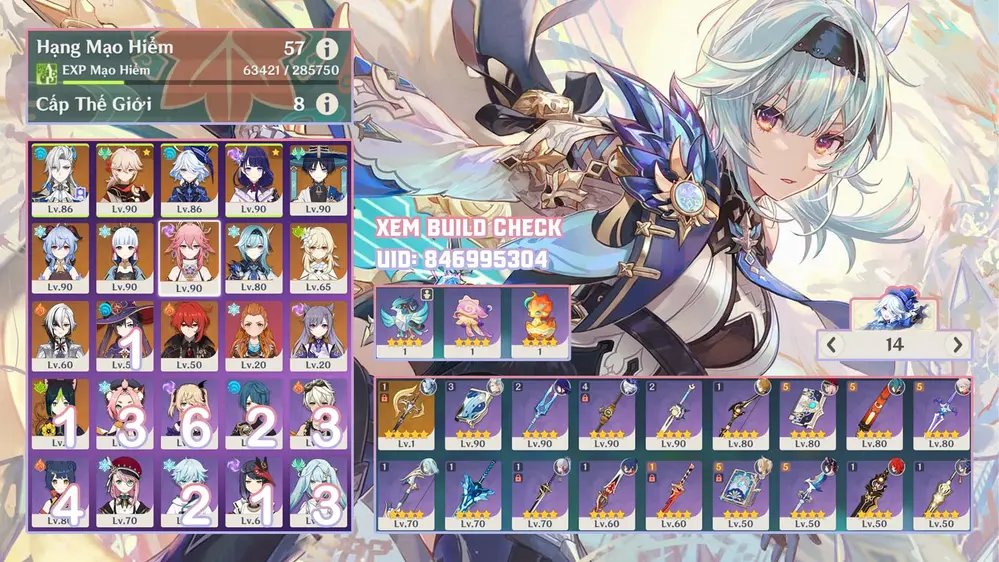Select red-haired Diluc's character card
999x562 pixels.
point(187,335)
